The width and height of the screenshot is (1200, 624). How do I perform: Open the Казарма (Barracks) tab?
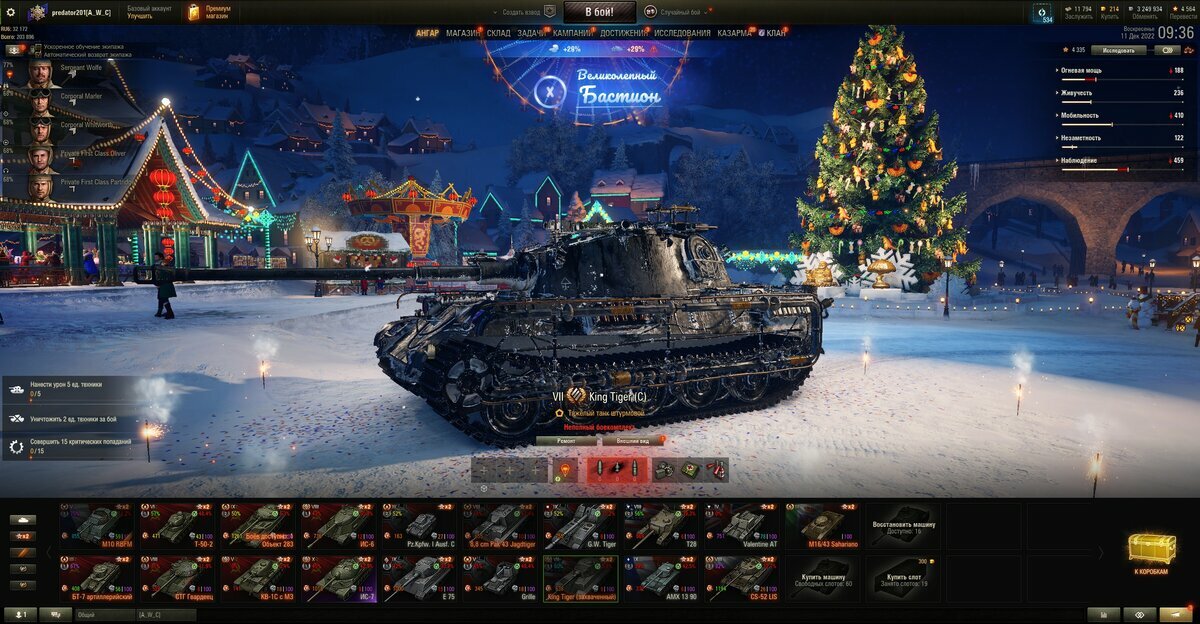pos(735,33)
